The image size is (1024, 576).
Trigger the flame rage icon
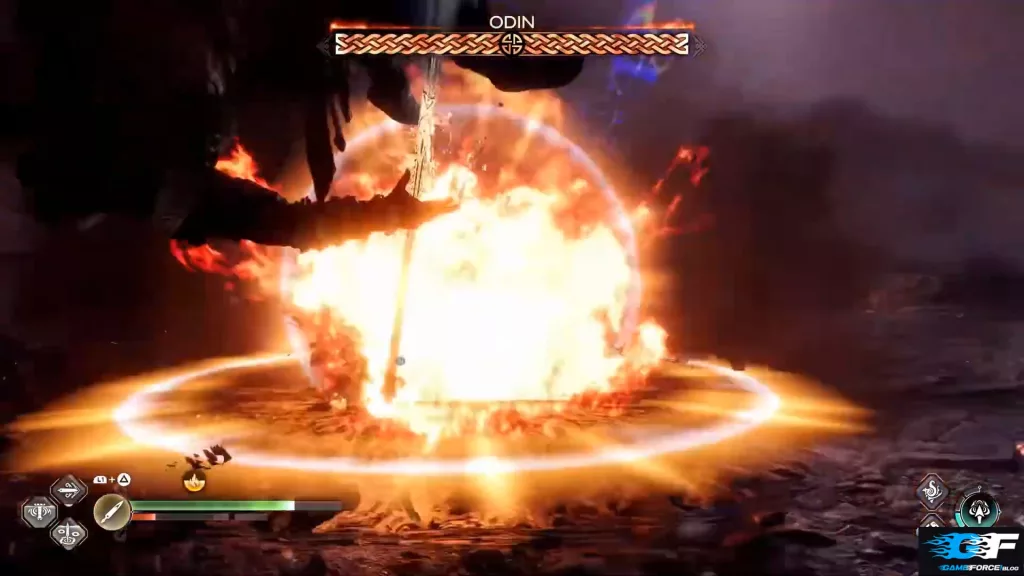coord(194,481)
